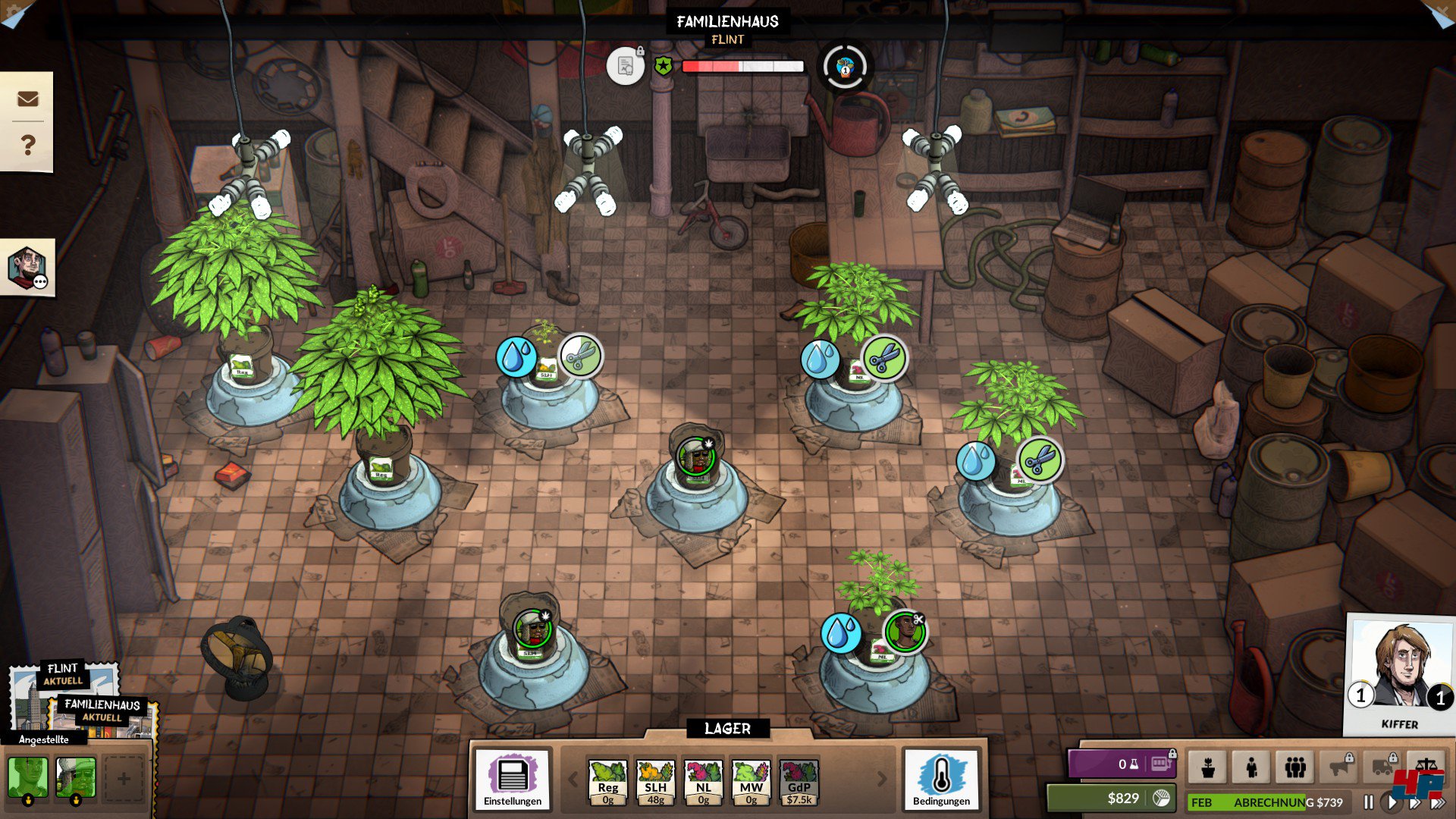Open the potted plant menu
This screenshot has width=1456, height=819.
pos(1208,767)
